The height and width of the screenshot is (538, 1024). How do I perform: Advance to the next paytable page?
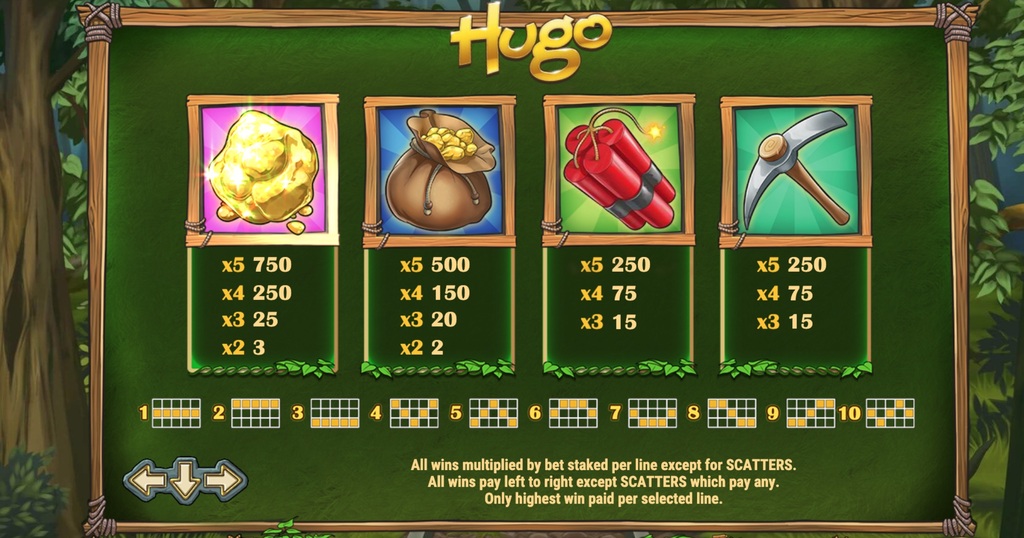[x=224, y=481]
